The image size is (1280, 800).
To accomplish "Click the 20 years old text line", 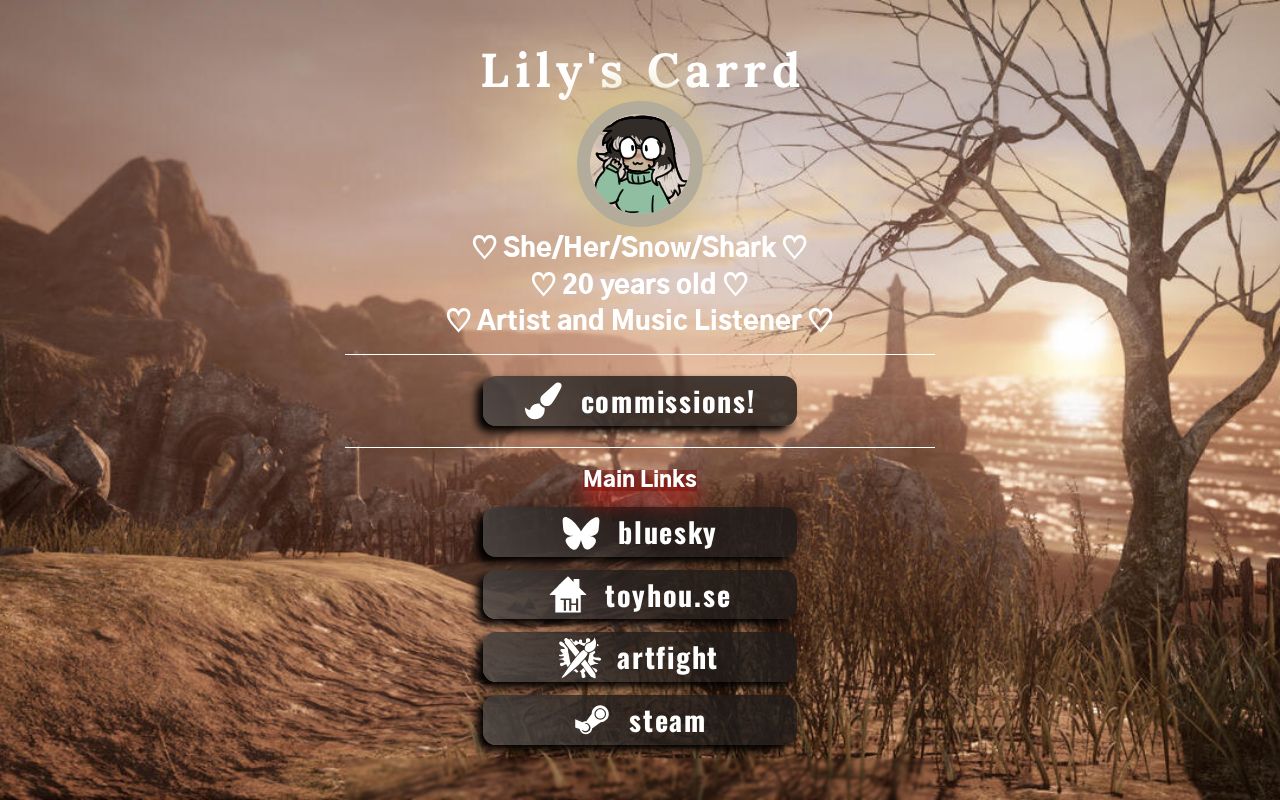I will pos(640,284).
